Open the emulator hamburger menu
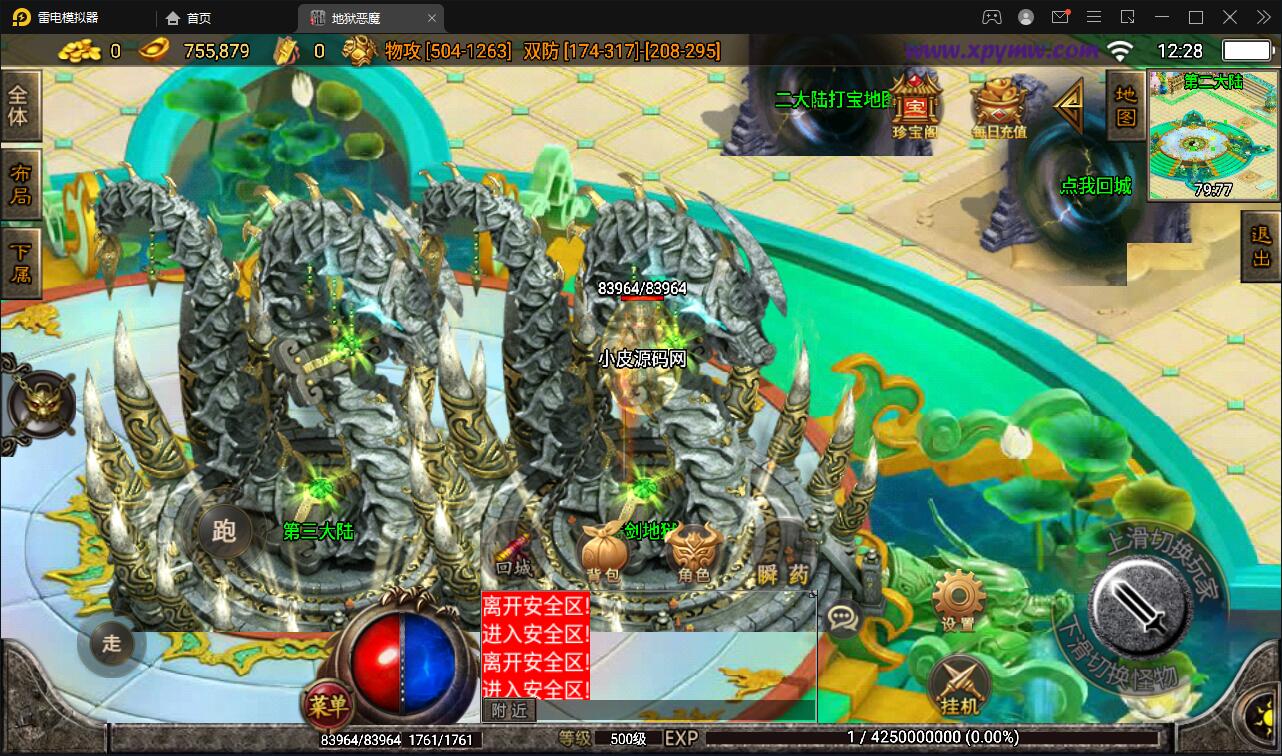Image resolution: width=1282 pixels, height=756 pixels. pos(1094,17)
